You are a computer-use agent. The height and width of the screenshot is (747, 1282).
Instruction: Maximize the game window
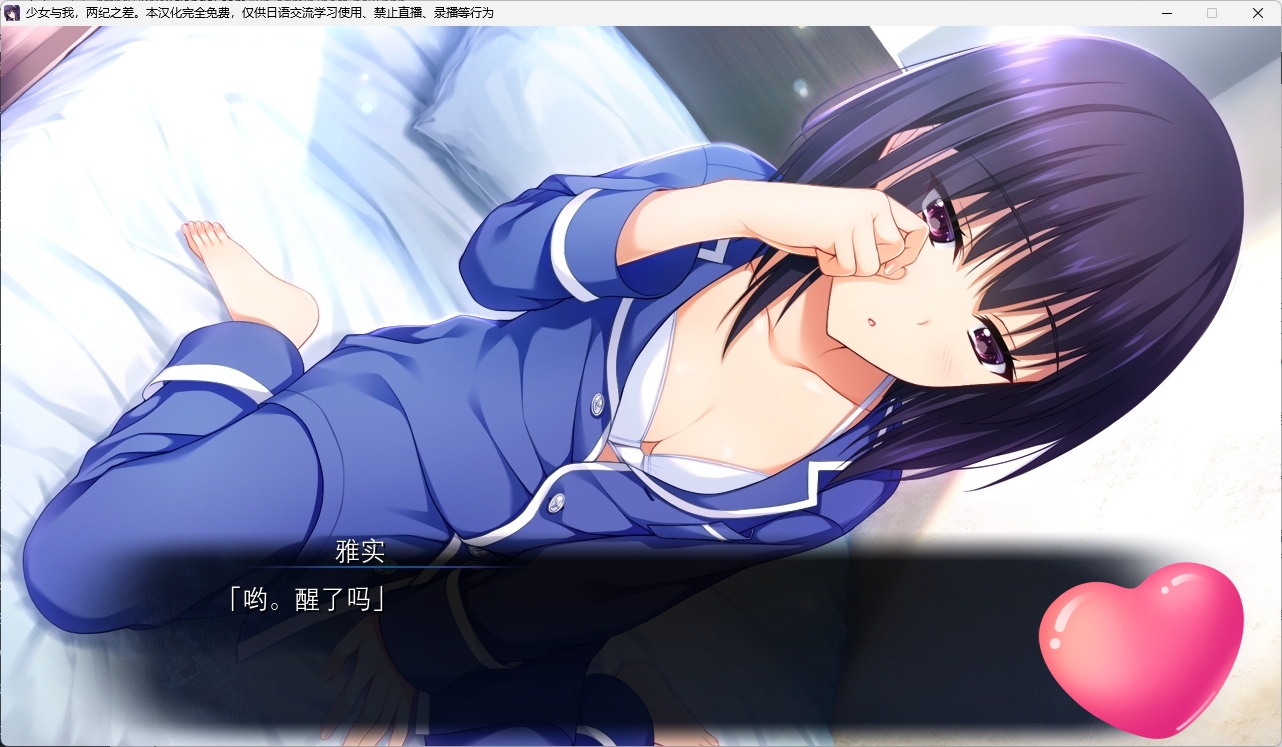(x=1211, y=13)
